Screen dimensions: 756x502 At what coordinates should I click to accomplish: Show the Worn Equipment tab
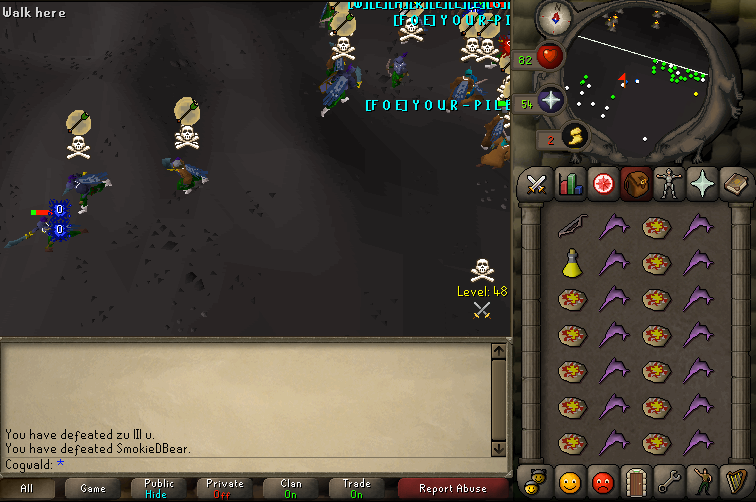(669, 184)
